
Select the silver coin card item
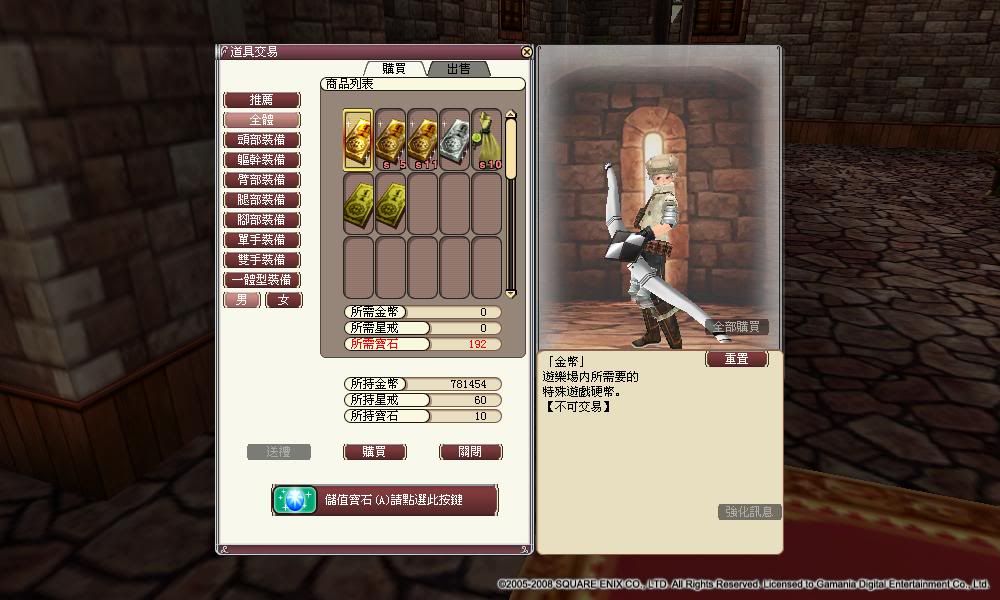point(455,139)
